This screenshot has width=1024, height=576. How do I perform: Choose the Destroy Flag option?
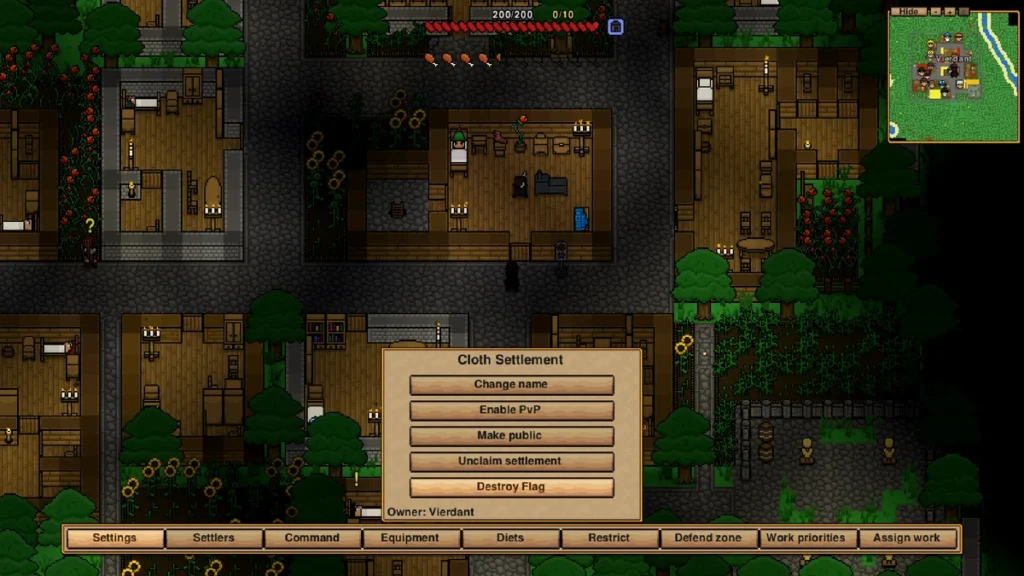(511, 487)
